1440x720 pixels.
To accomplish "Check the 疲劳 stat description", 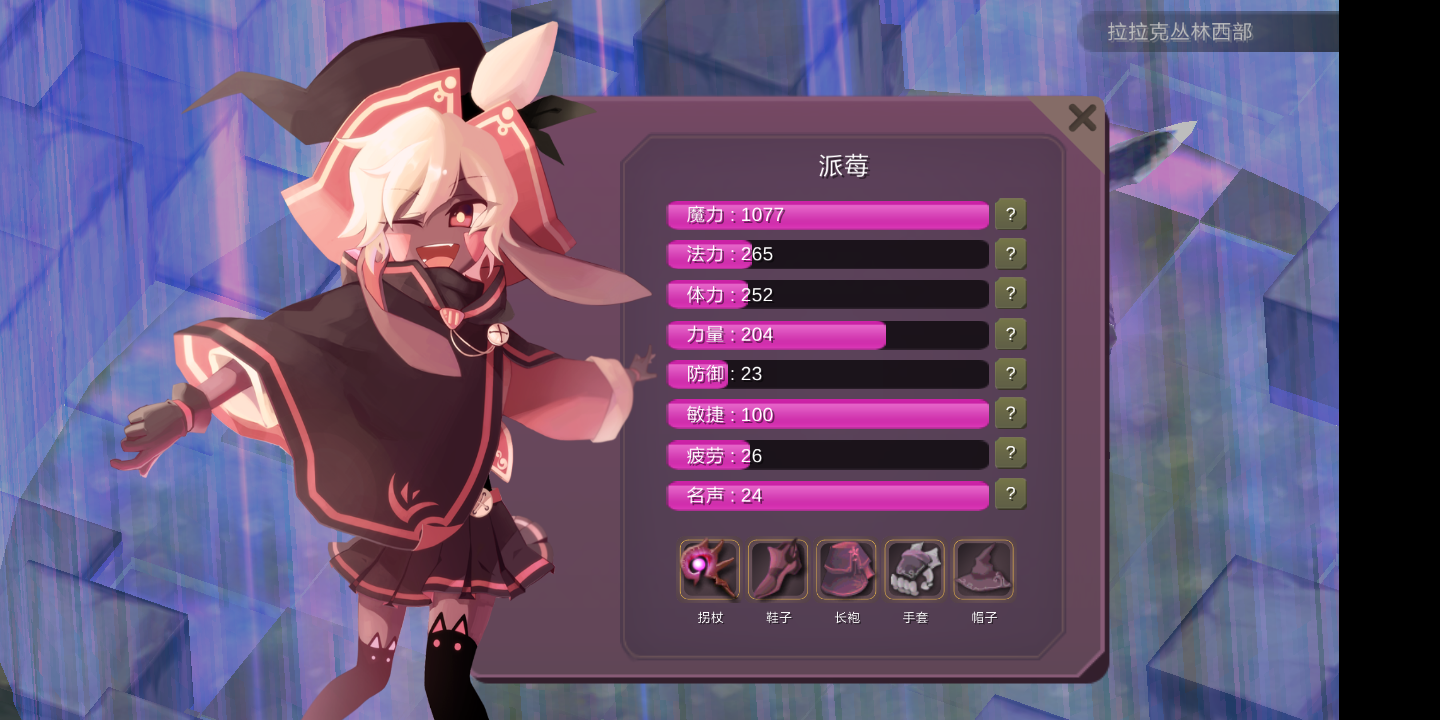I will tap(1010, 453).
